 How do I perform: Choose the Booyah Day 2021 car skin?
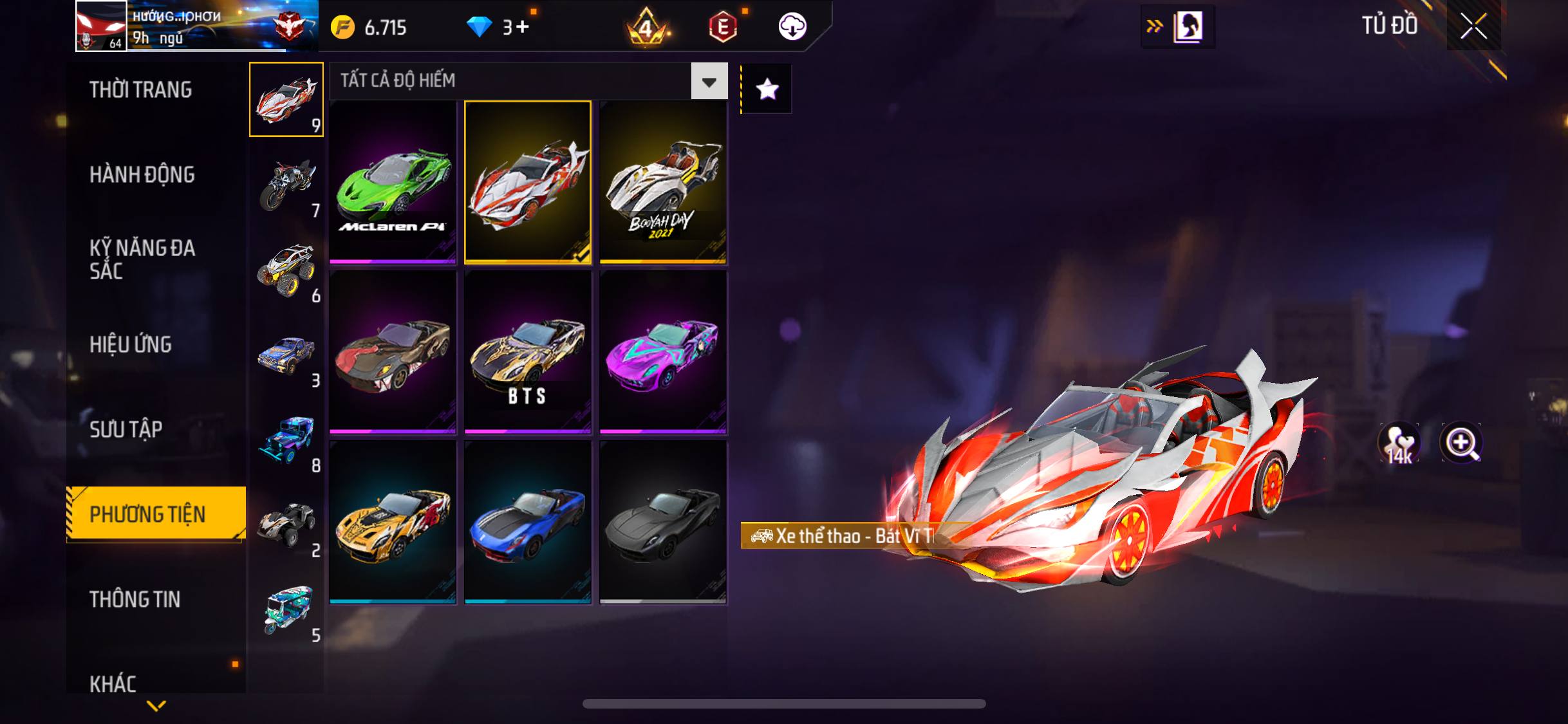pyautogui.click(x=663, y=183)
